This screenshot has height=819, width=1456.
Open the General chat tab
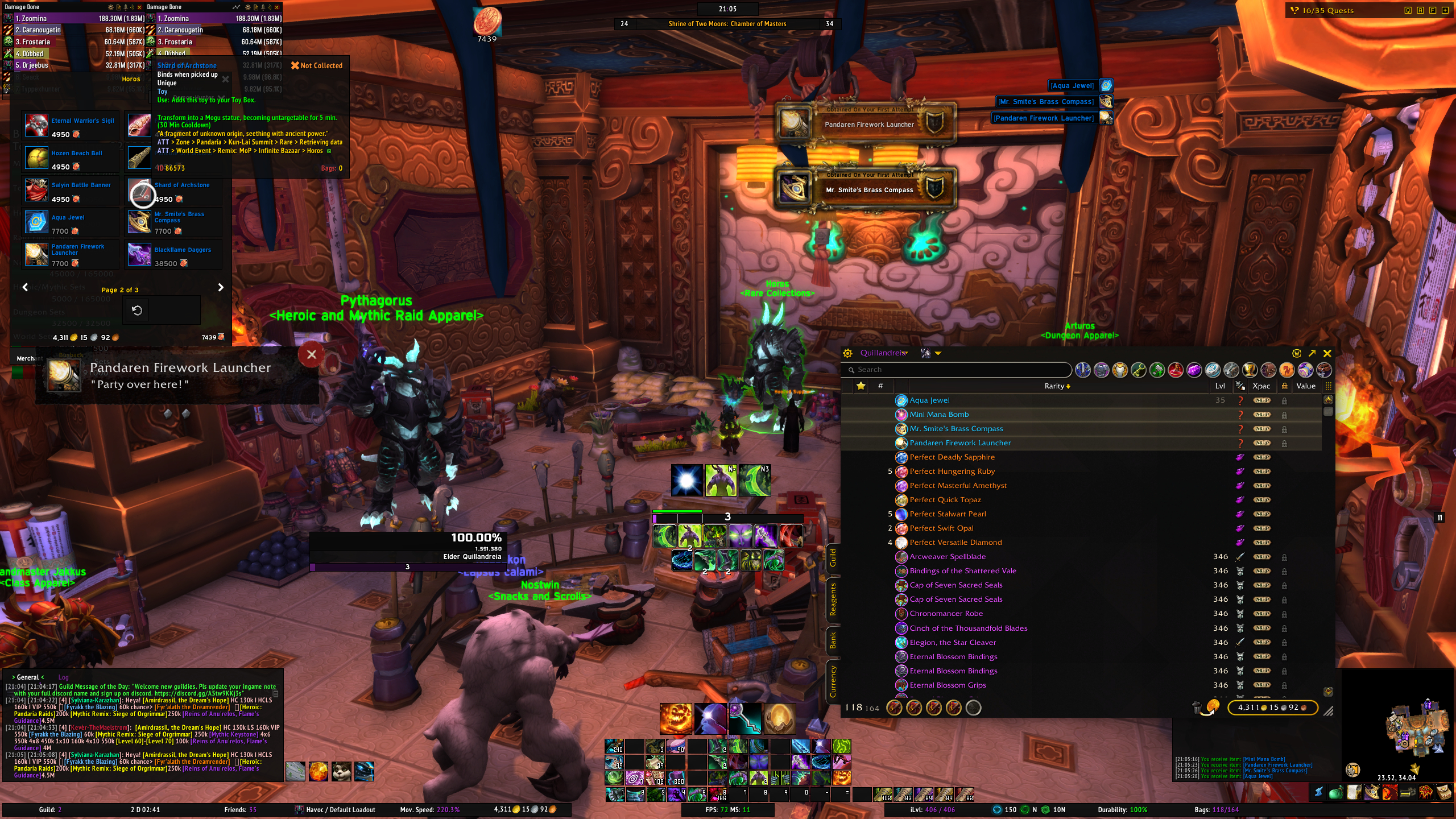click(x=28, y=677)
